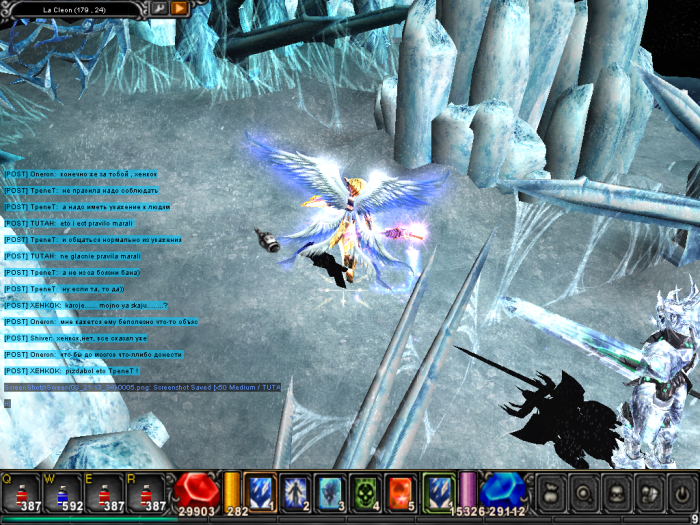Use the R slot red potion
This screenshot has width=700, height=525.
point(146,492)
